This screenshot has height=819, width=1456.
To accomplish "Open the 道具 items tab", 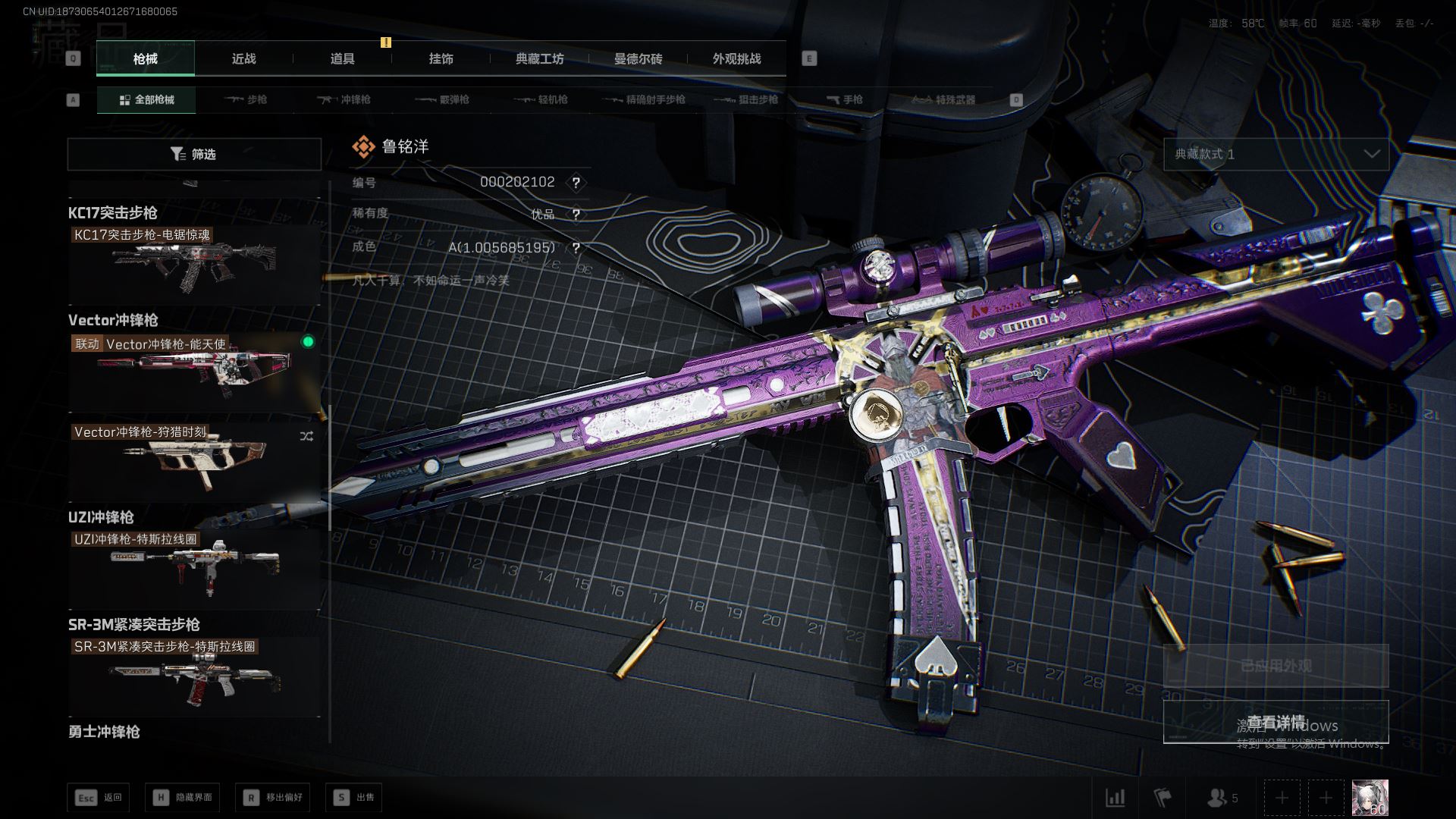I will [x=342, y=58].
